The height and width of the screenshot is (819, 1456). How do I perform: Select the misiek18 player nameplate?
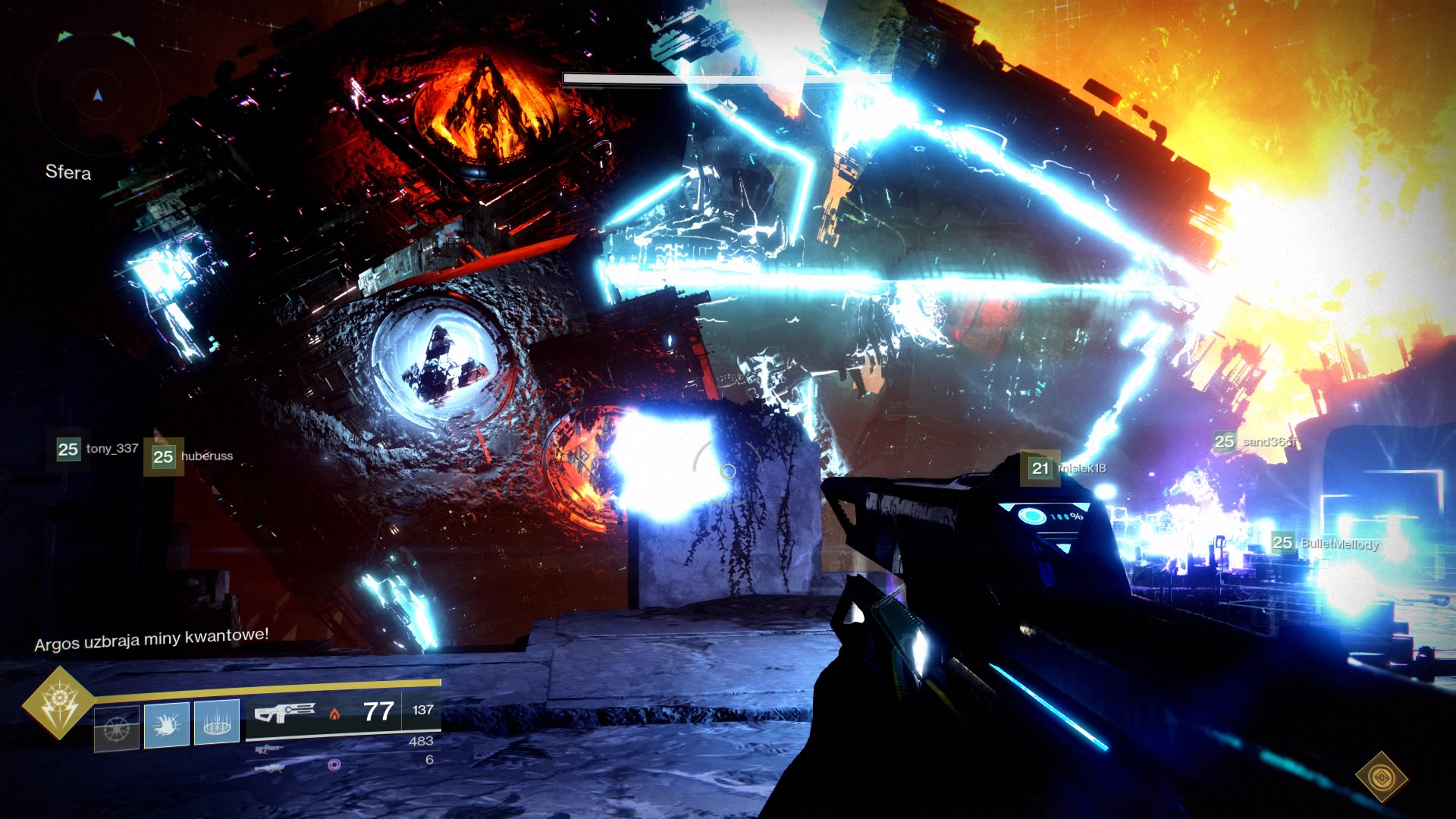coord(1068,469)
